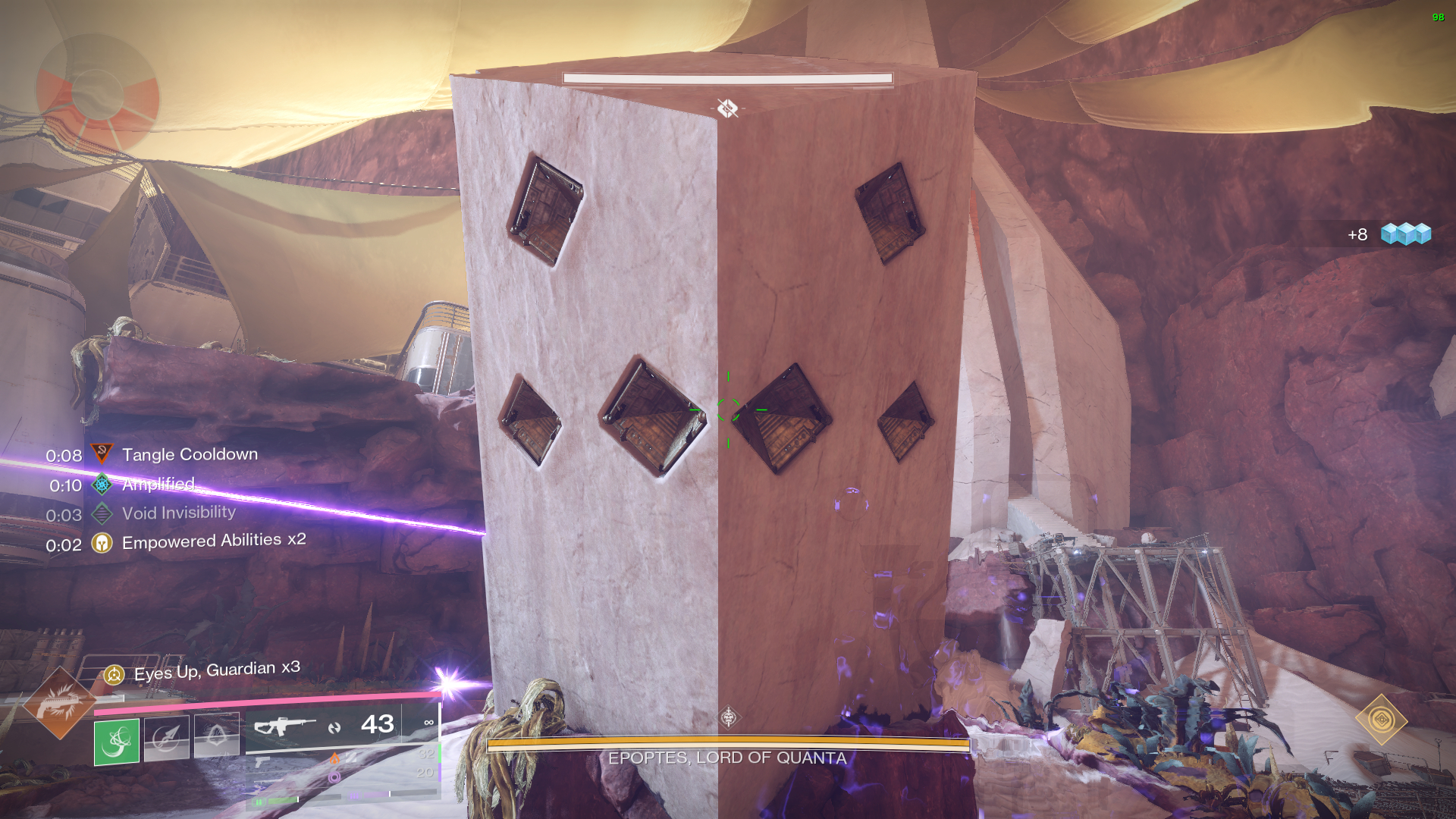Click the radar in the top-left corner
1456x819 pixels.
click(97, 94)
